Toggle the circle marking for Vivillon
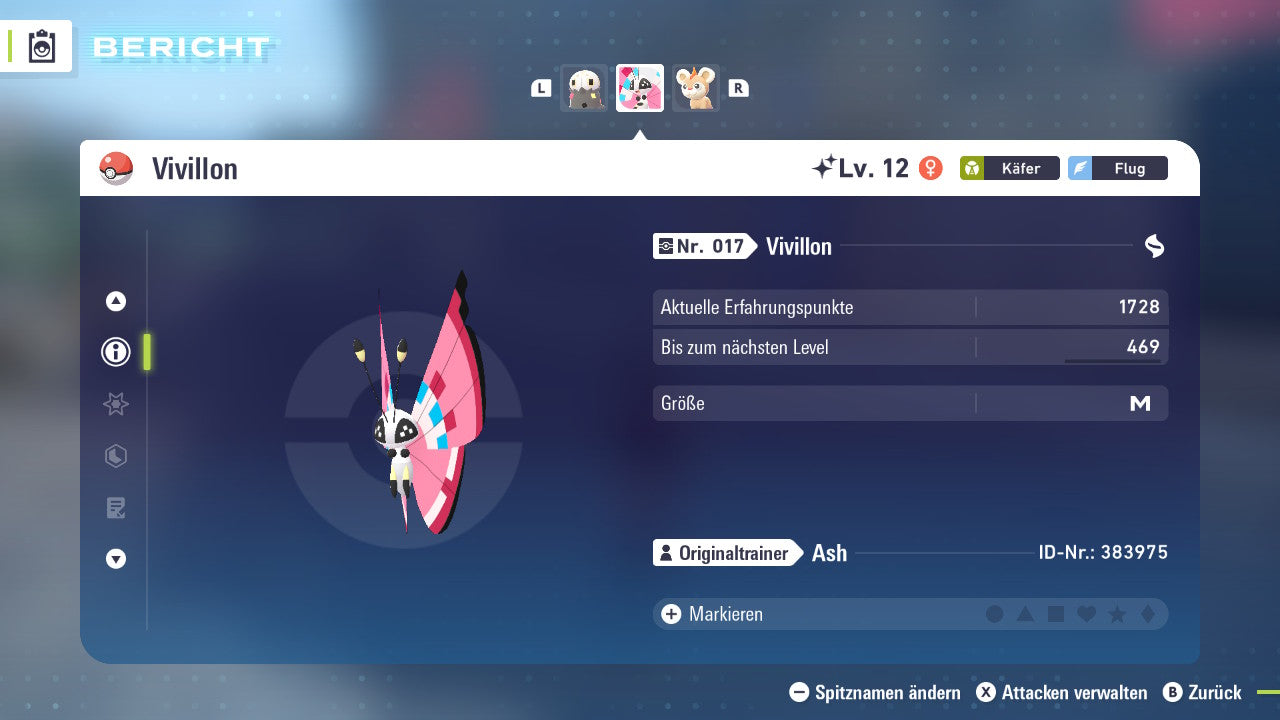The height and width of the screenshot is (720, 1280). click(995, 614)
